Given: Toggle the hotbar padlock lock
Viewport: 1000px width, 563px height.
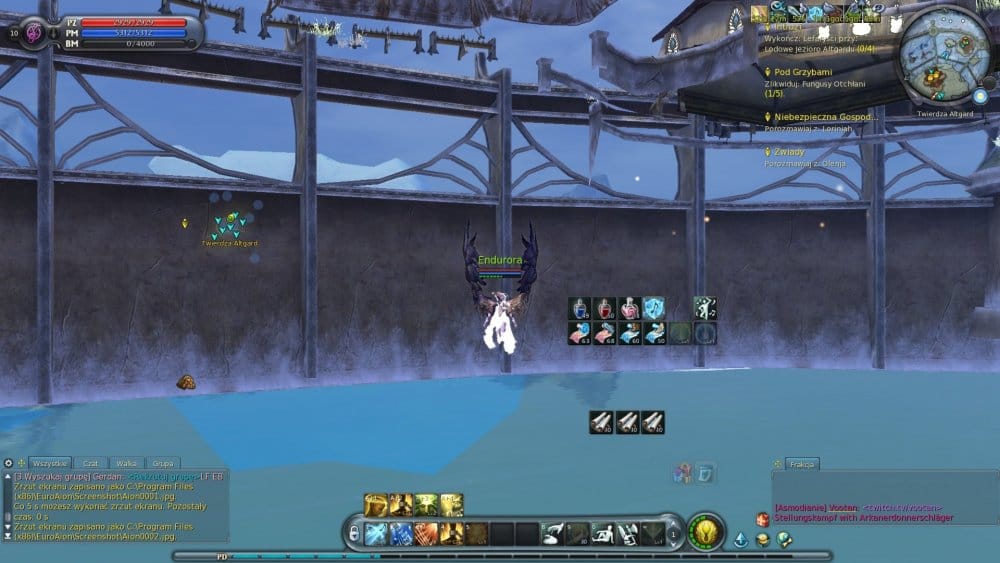Looking at the screenshot, I should click(x=353, y=534).
